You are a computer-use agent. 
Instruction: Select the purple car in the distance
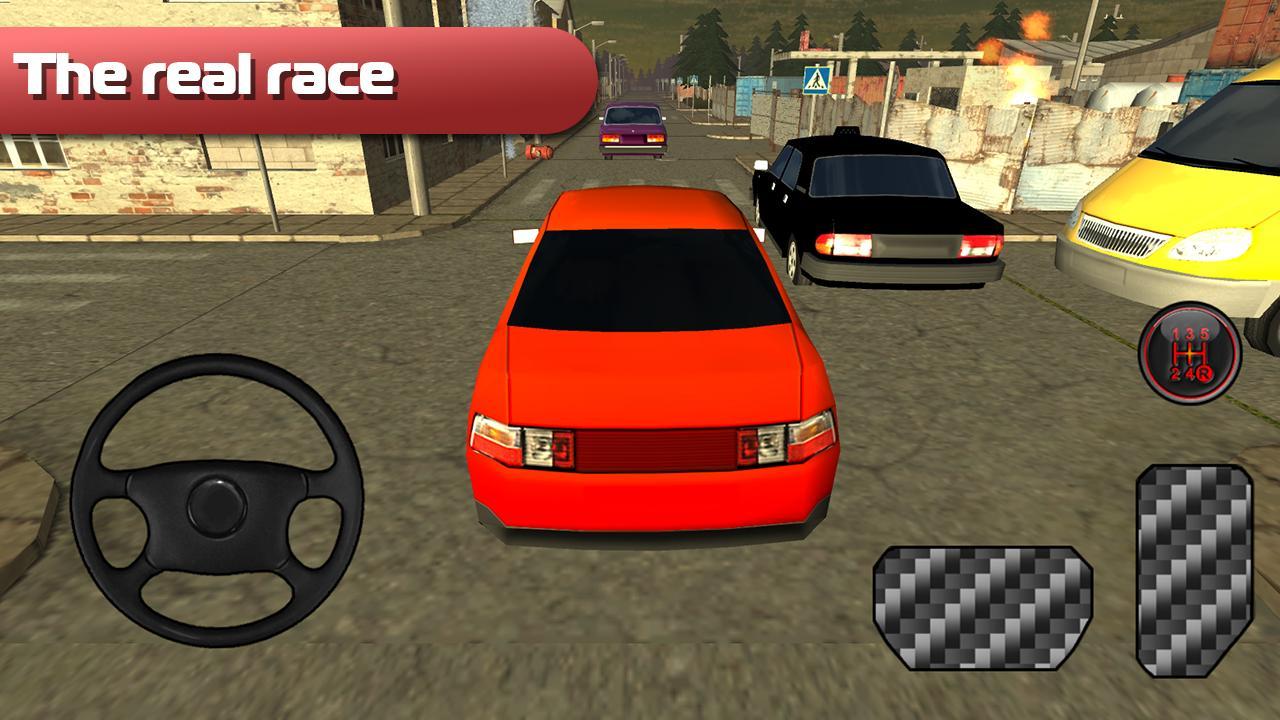pos(633,130)
